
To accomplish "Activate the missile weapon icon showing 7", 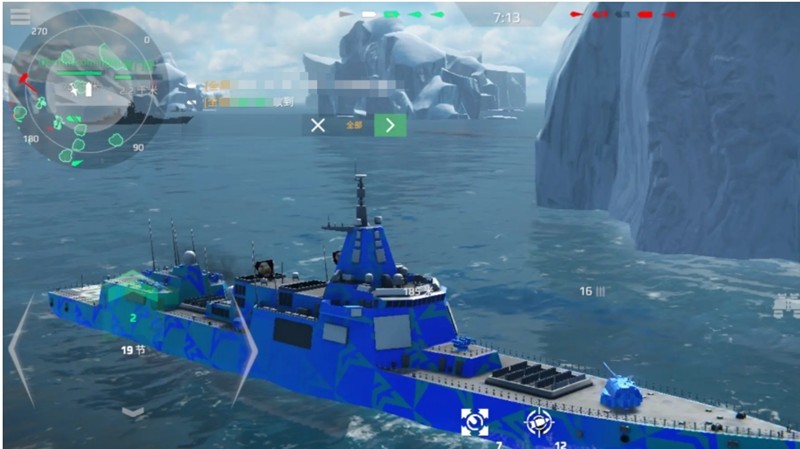I will click(474, 421).
